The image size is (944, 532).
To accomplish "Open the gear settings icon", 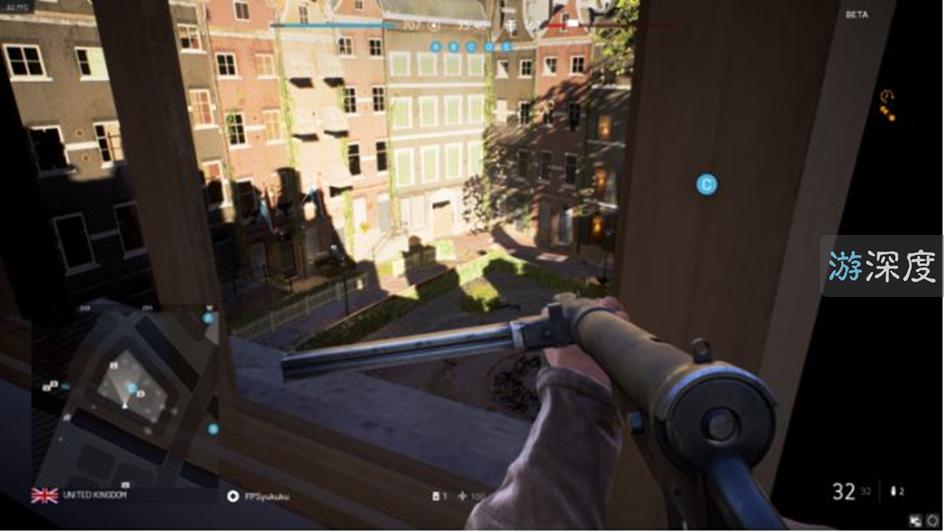I will coord(933,521).
